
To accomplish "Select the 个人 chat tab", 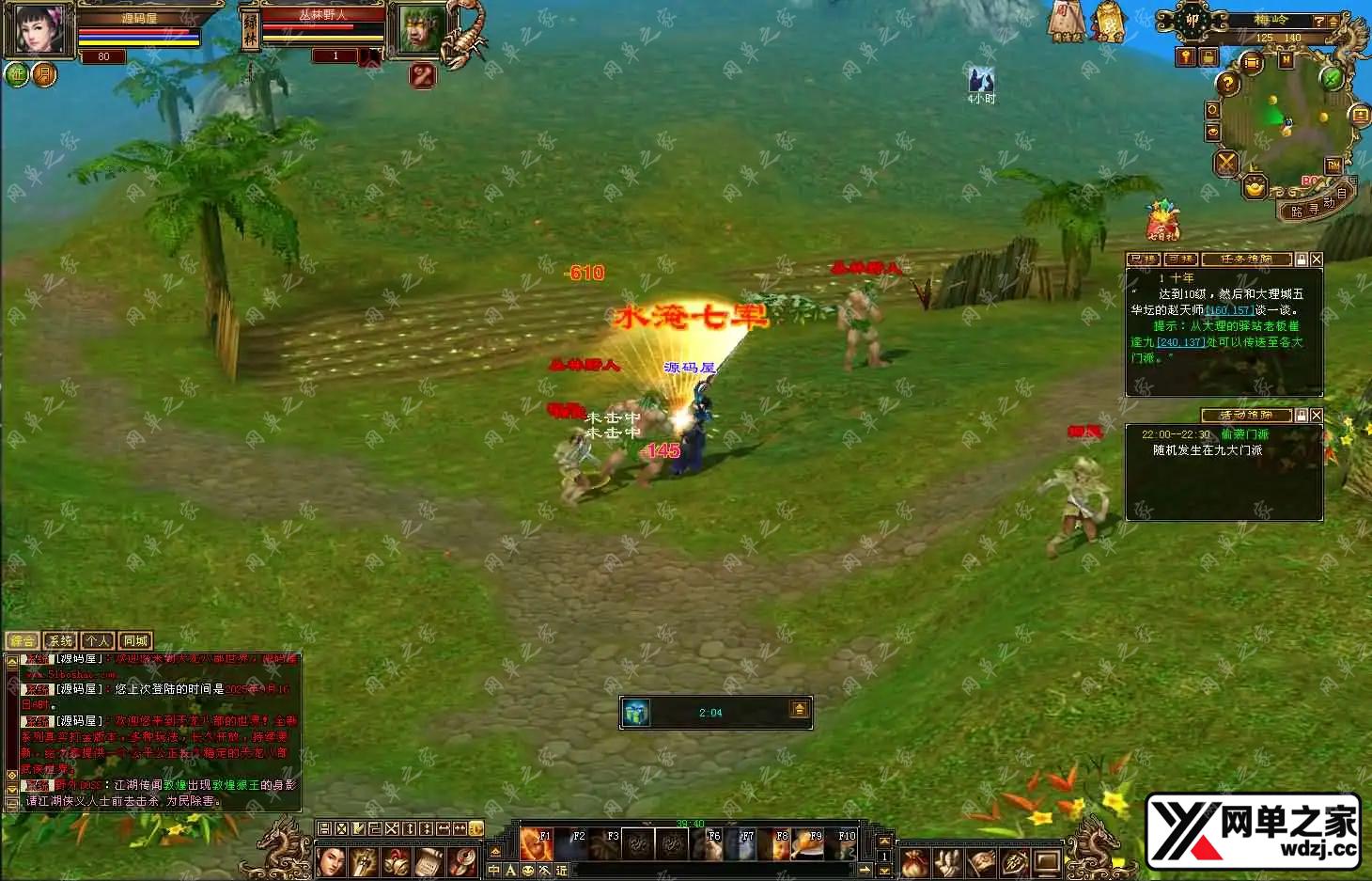I will click(98, 641).
